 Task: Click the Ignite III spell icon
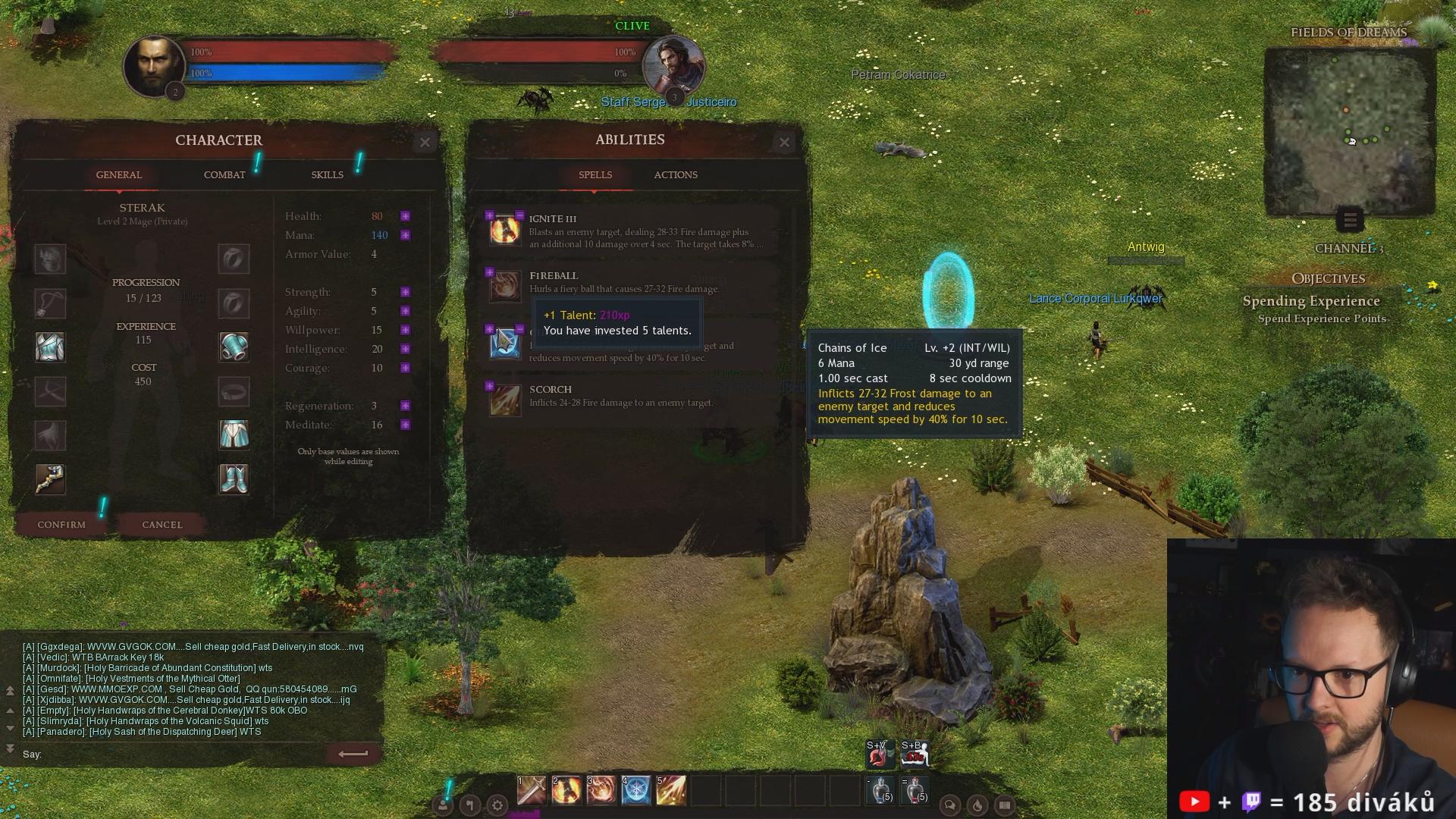505,230
